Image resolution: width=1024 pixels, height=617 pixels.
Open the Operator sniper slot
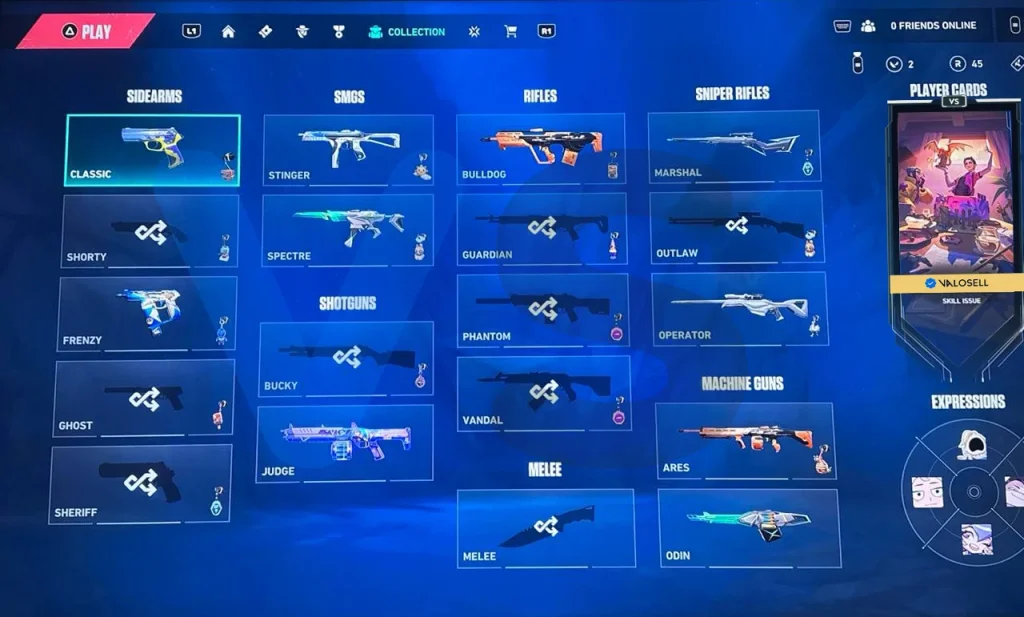coord(739,309)
